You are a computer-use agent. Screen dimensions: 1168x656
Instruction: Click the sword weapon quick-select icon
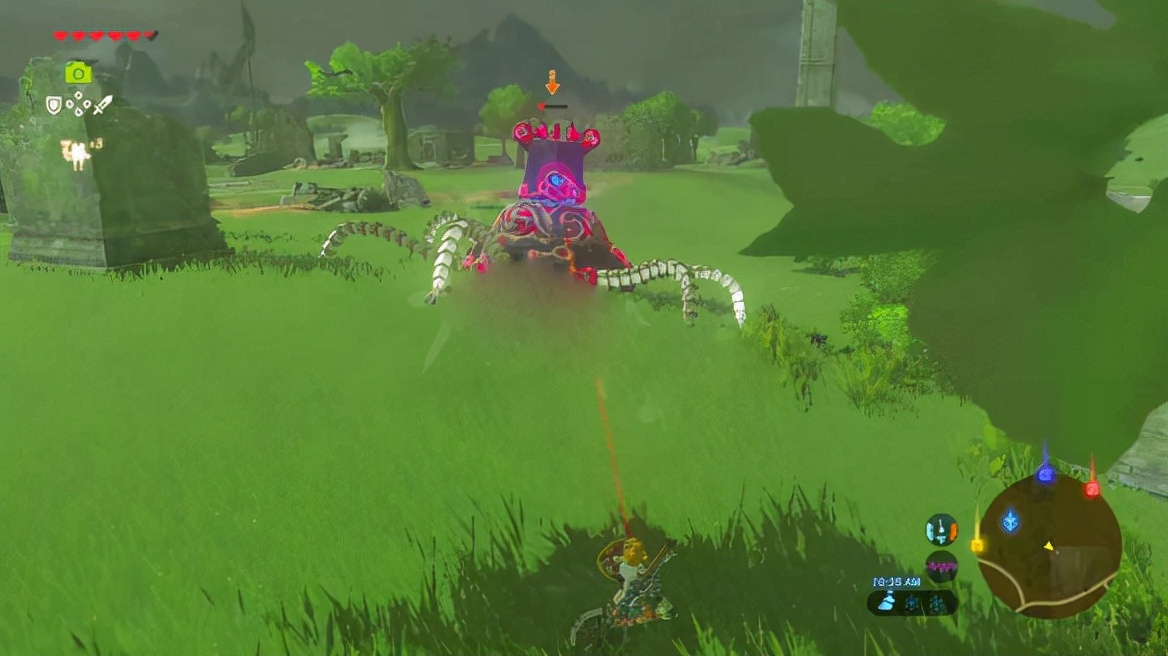[x=103, y=104]
